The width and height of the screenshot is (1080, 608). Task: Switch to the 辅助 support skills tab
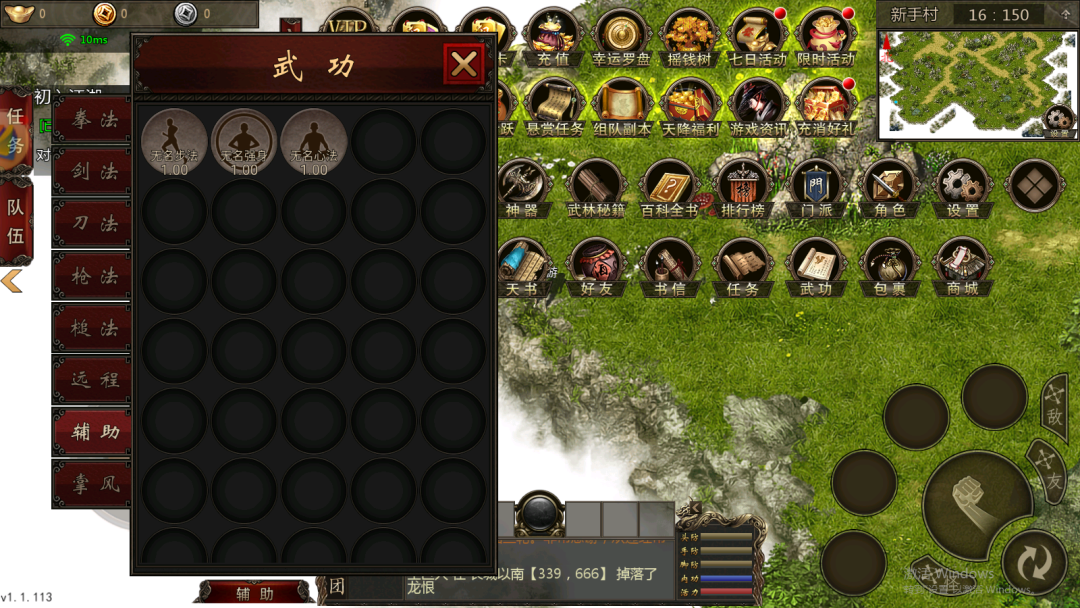[93, 432]
